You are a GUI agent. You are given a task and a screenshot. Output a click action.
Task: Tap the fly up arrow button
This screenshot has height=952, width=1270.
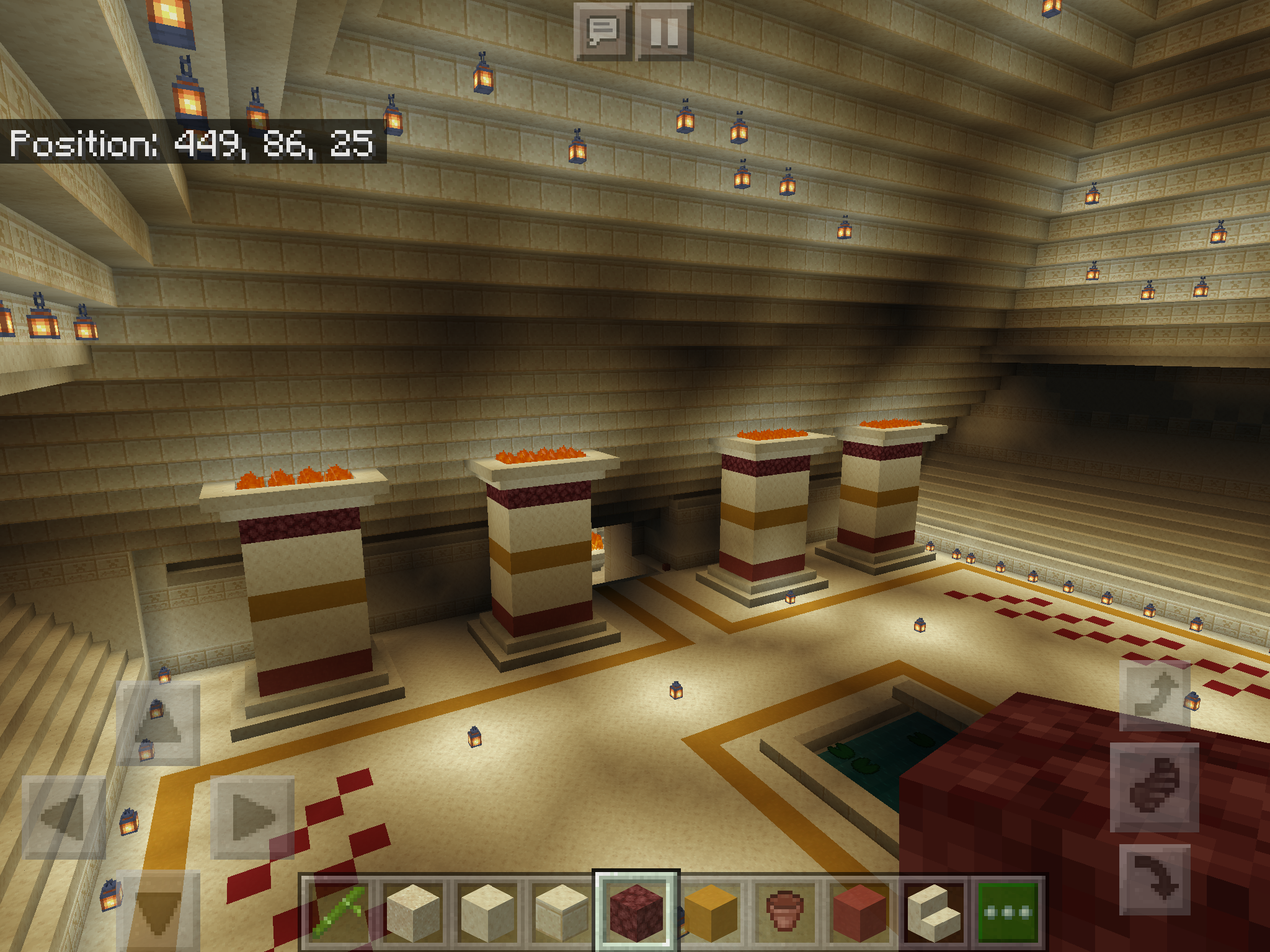tap(1155, 695)
